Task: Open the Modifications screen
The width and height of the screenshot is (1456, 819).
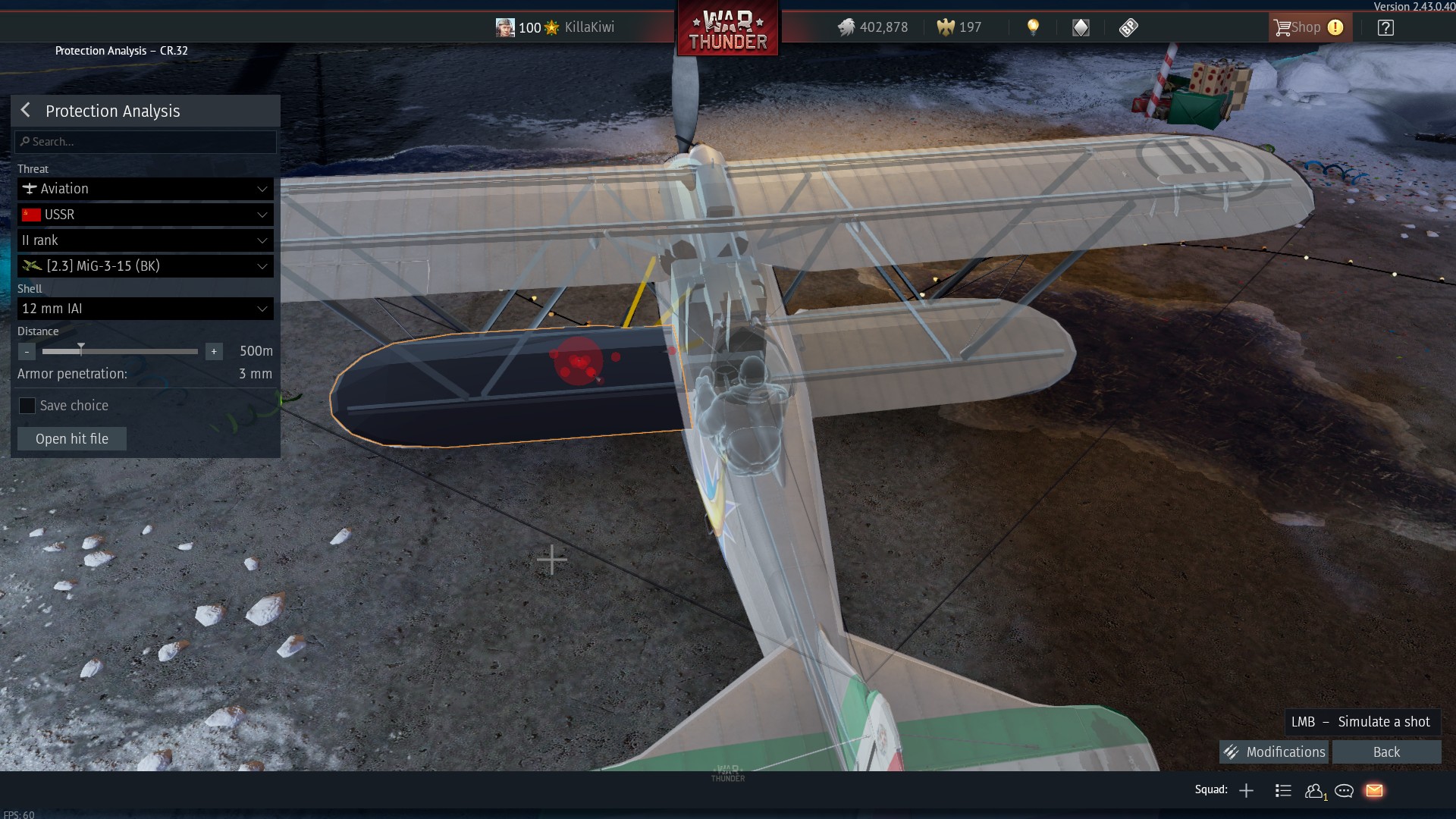Action: click(x=1273, y=752)
